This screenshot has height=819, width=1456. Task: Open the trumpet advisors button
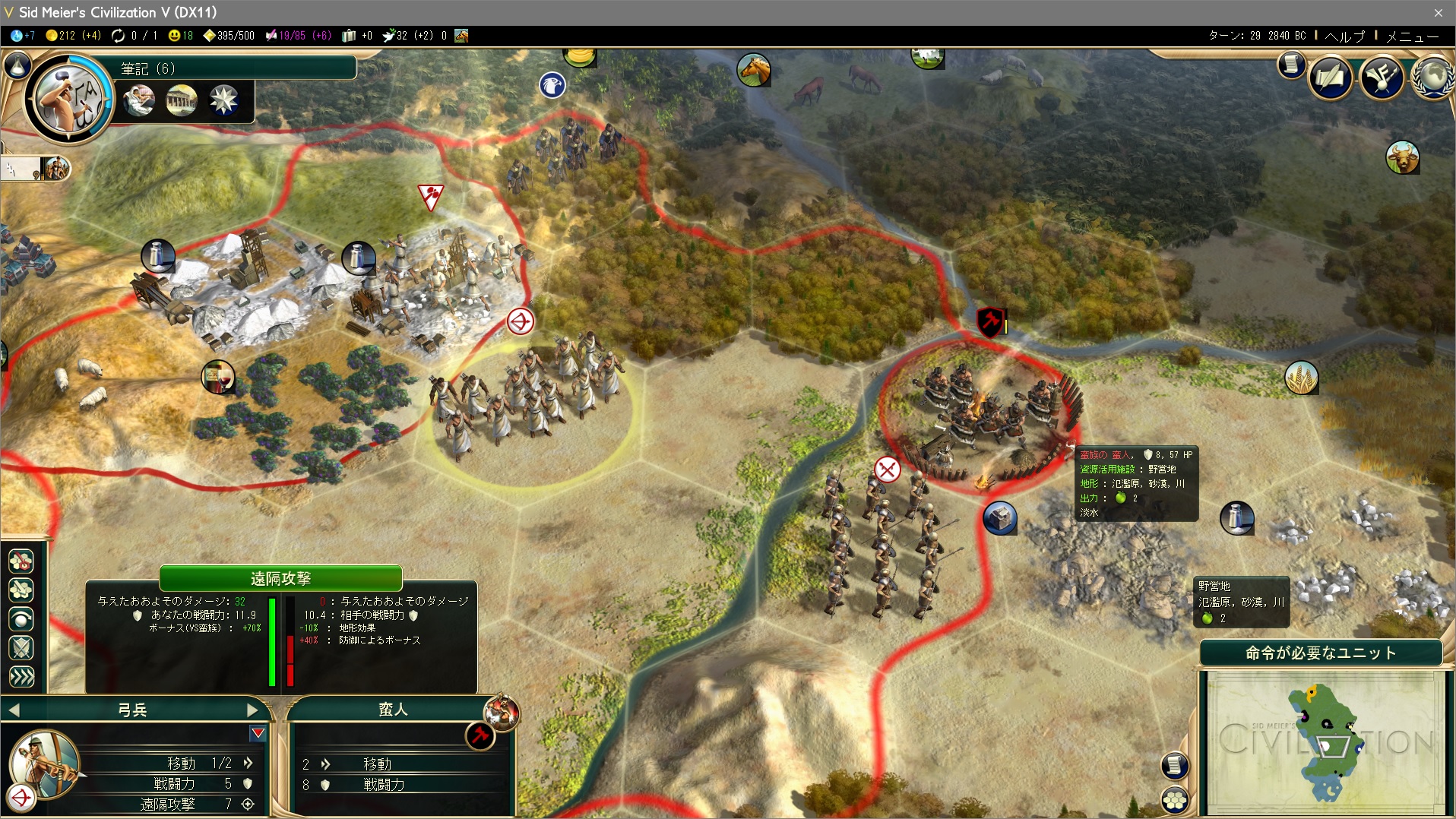[1382, 77]
